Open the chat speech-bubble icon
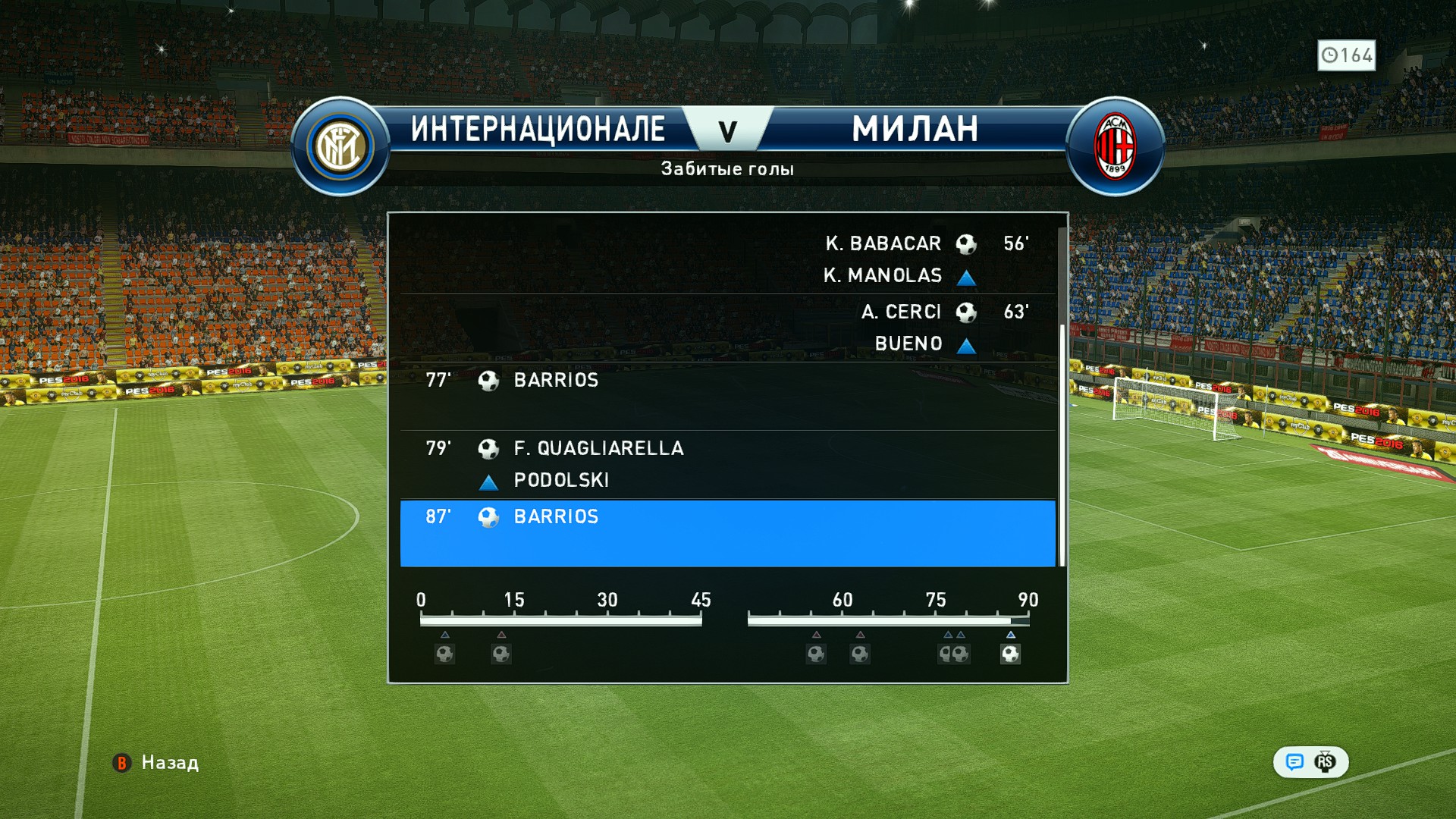Screen dimensions: 1456x819 pos(1294,761)
